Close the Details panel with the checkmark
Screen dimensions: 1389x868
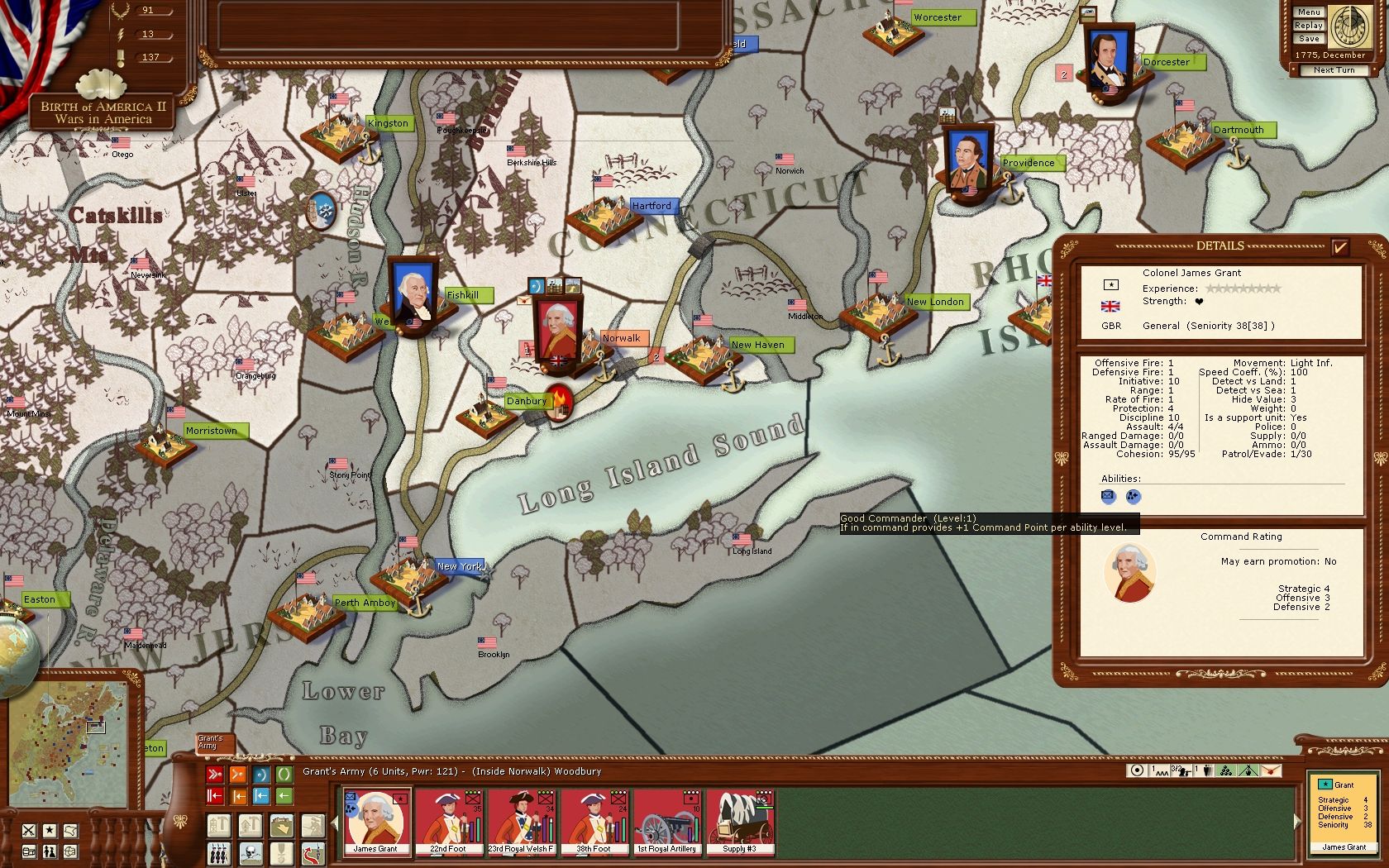(x=1340, y=246)
